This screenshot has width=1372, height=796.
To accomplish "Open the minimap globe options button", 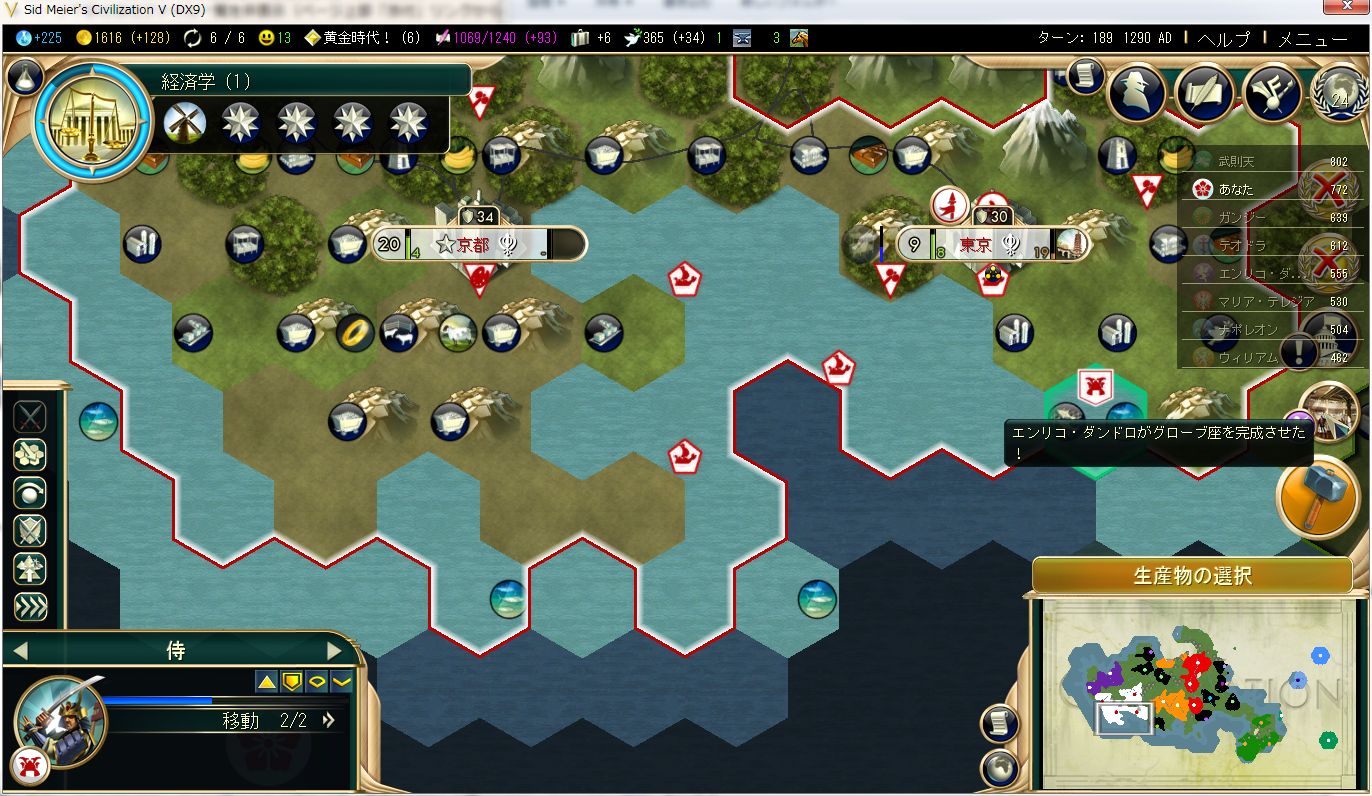I will [999, 769].
